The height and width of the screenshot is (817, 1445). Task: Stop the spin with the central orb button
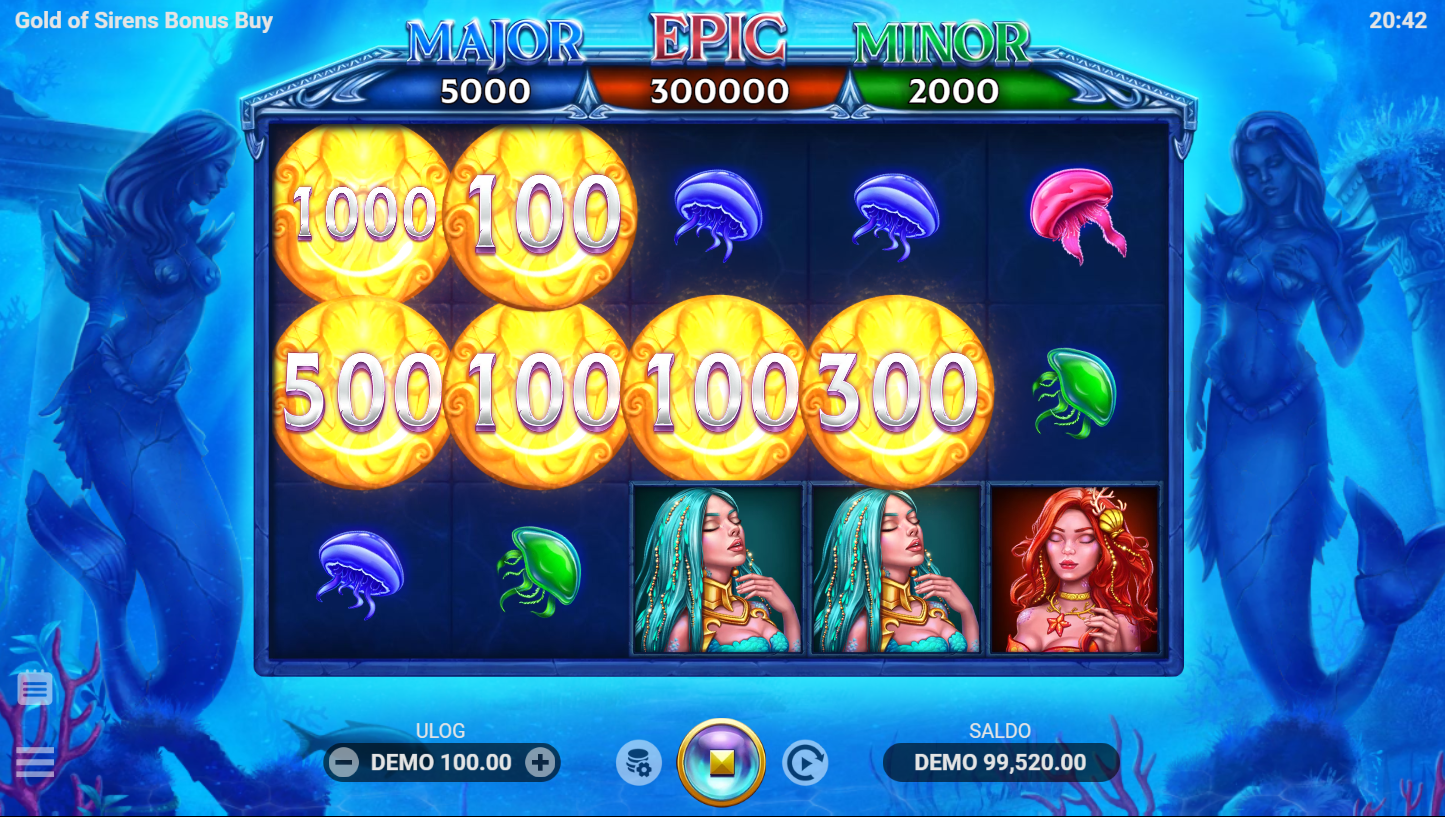coord(721,763)
